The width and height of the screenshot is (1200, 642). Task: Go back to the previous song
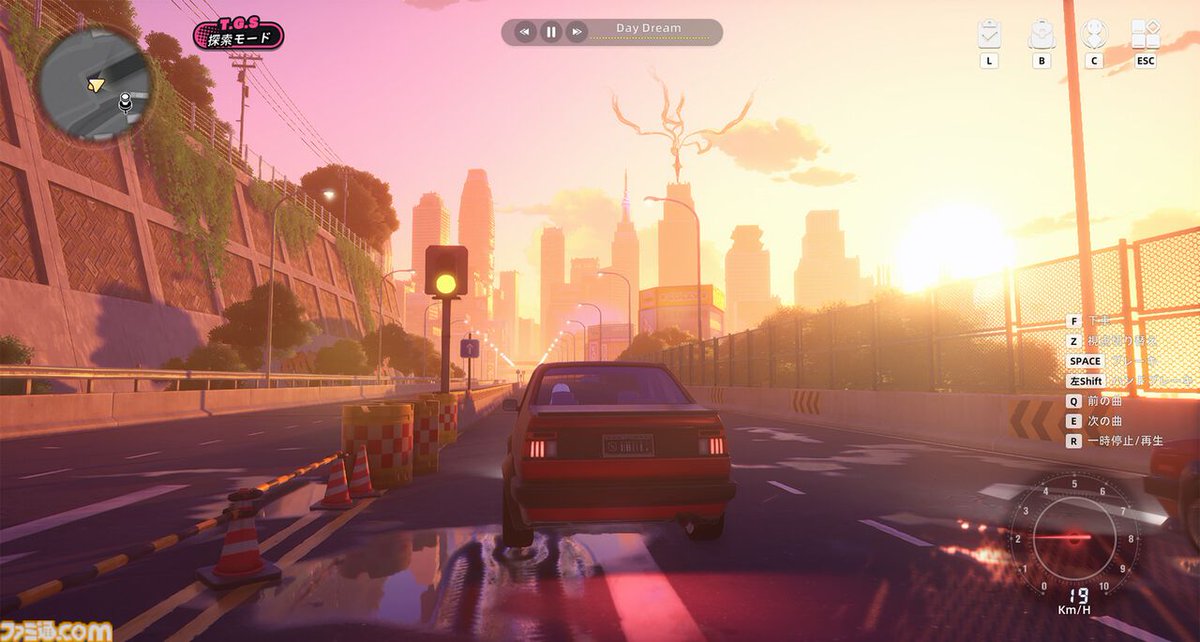point(525,32)
